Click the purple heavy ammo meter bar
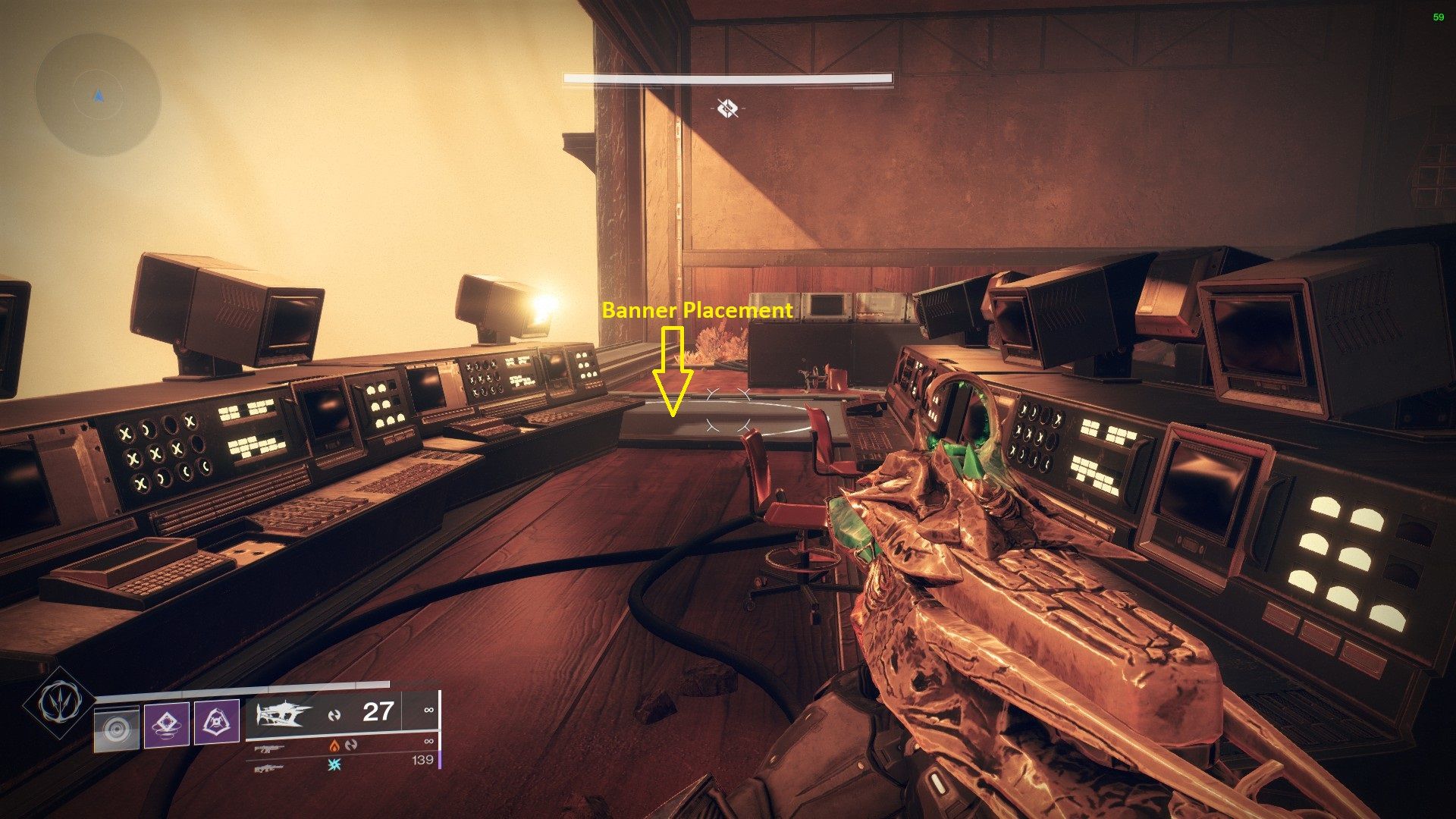The width and height of the screenshot is (1456, 819). tap(440, 759)
